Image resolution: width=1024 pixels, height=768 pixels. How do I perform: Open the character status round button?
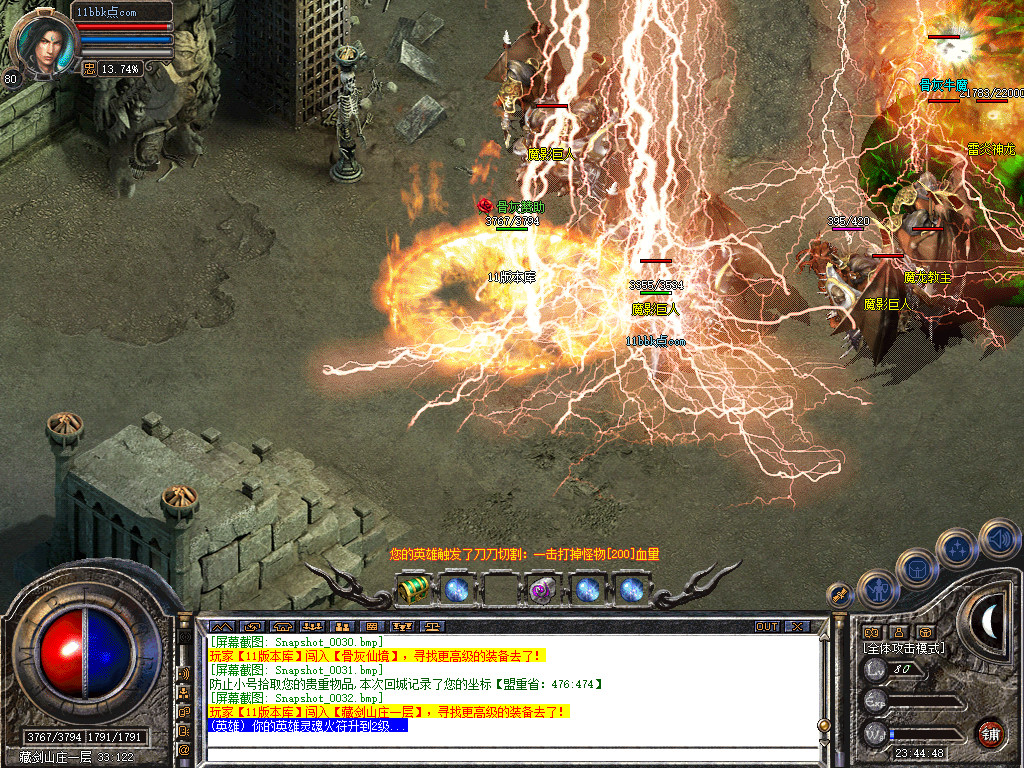(877, 589)
